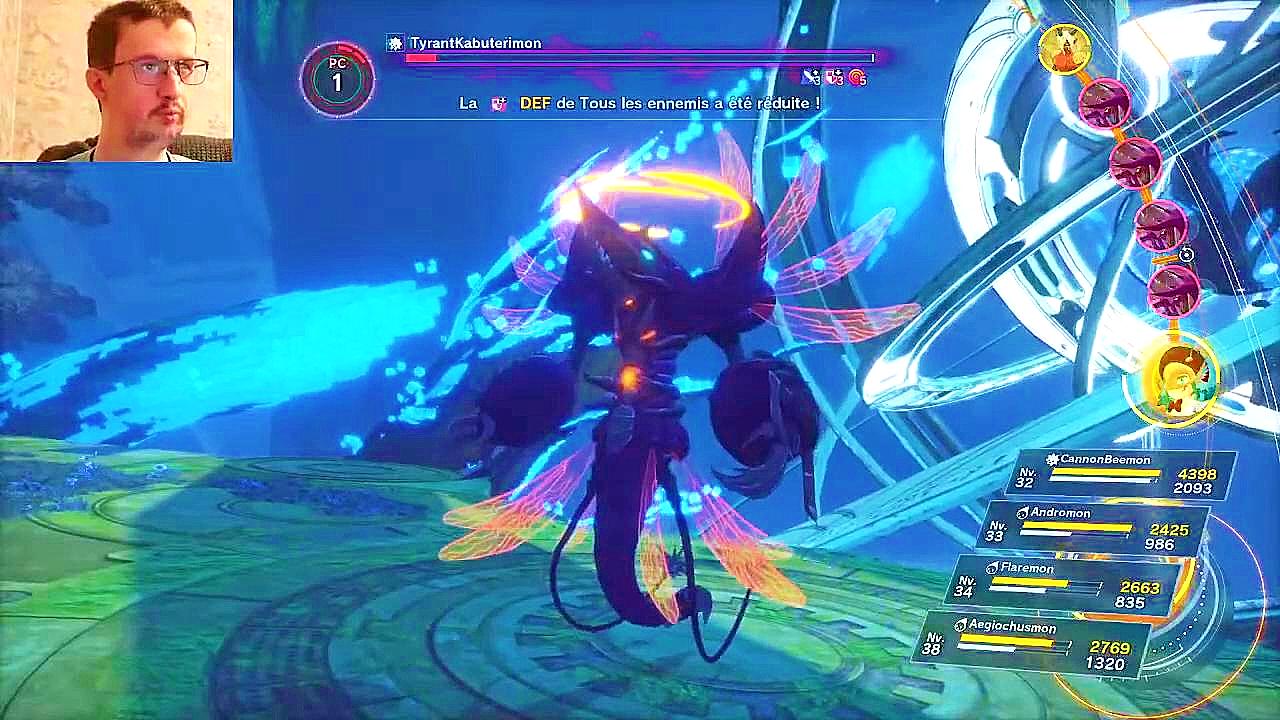Inspect the shield defense-down debuff icon
The image size is (1280, 720).
point(834,77)
